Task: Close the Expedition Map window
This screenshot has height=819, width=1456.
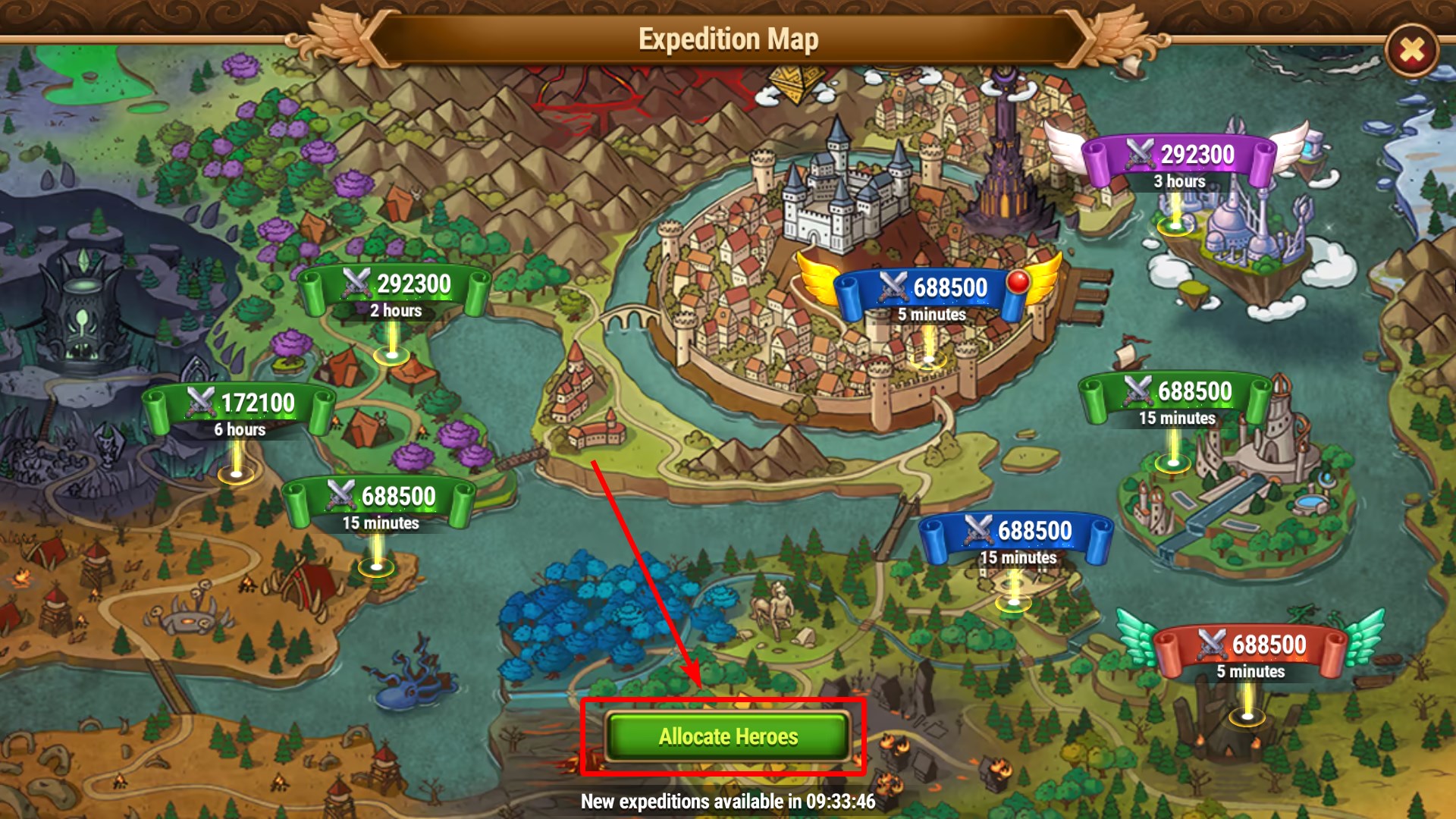Action: point(1411,51)
